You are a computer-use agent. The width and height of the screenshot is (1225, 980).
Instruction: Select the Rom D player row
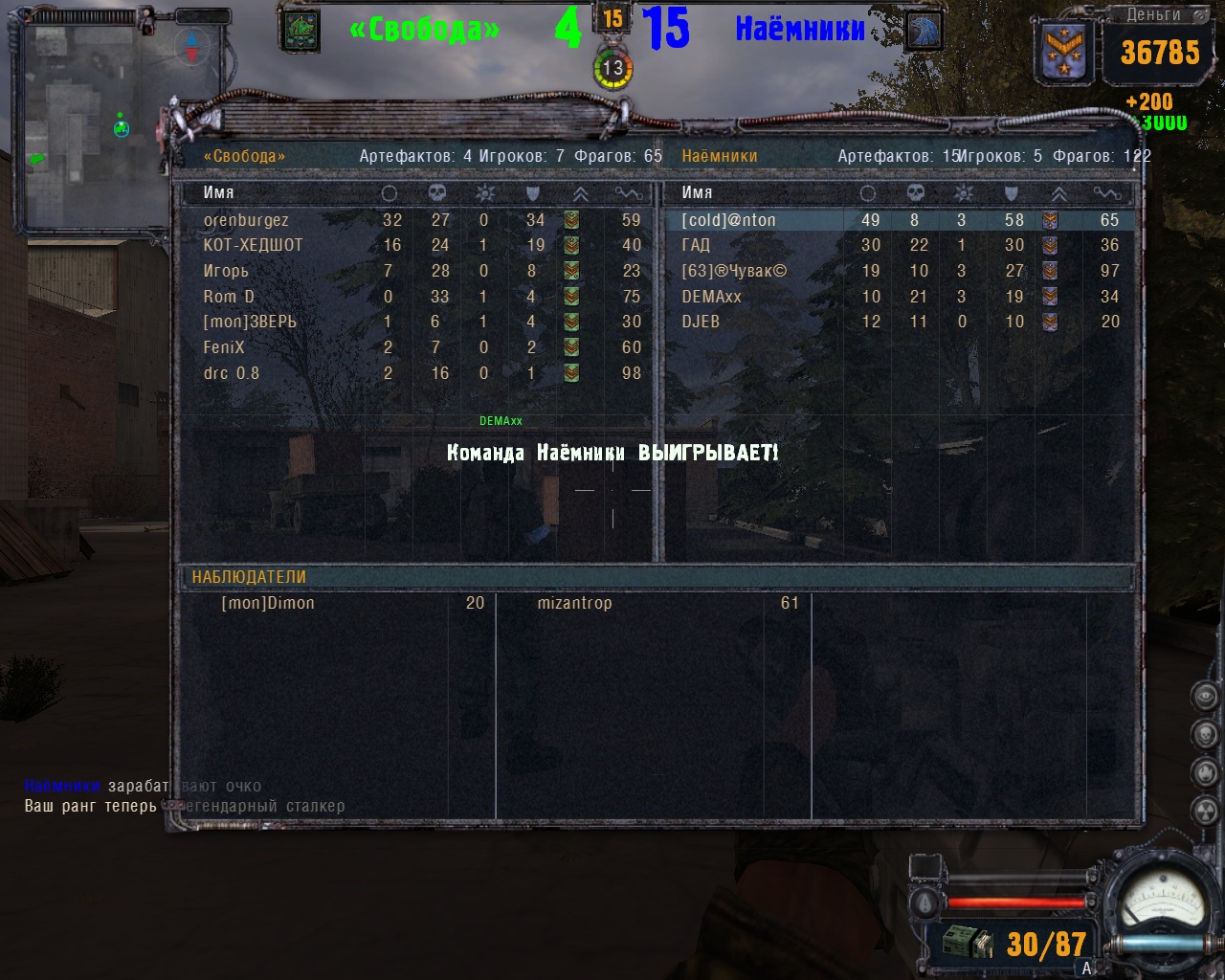(x=229, y=297)
